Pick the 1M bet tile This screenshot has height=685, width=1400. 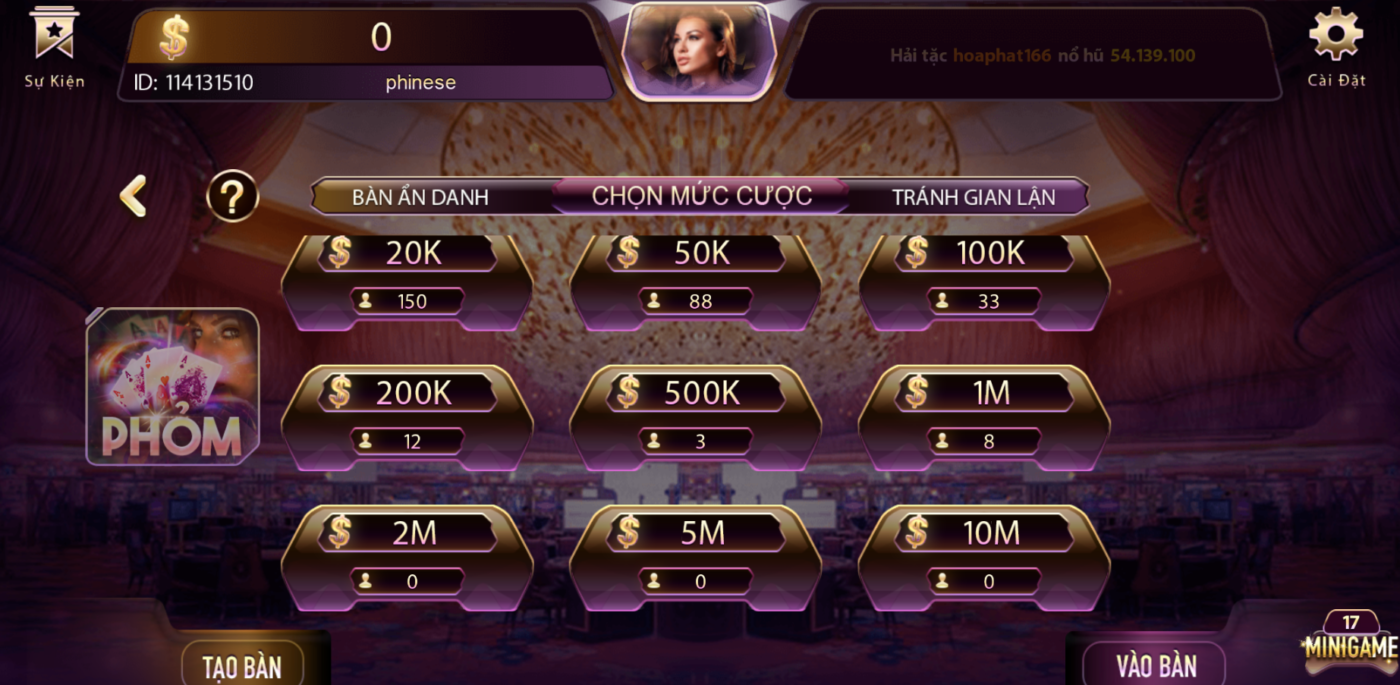click(984, 417)
